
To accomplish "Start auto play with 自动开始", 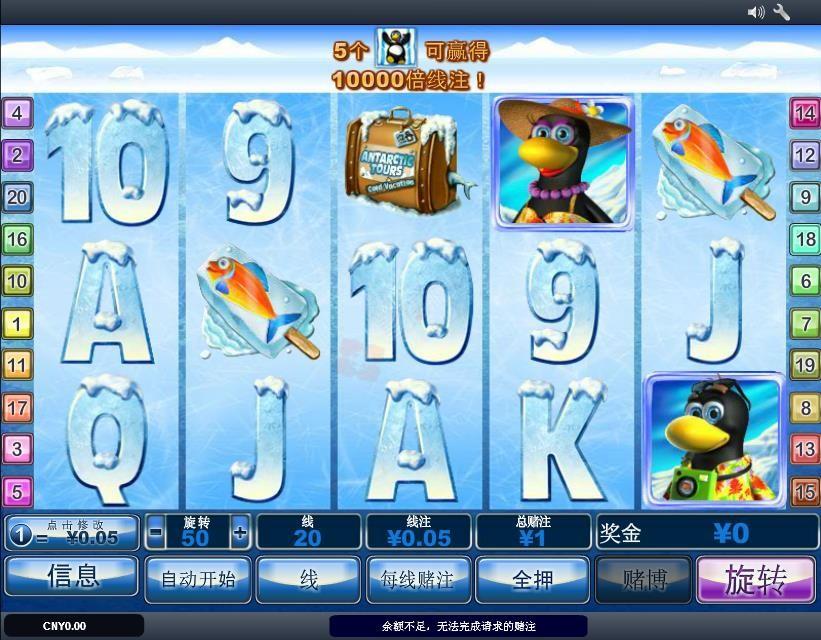I will [198, 579].
